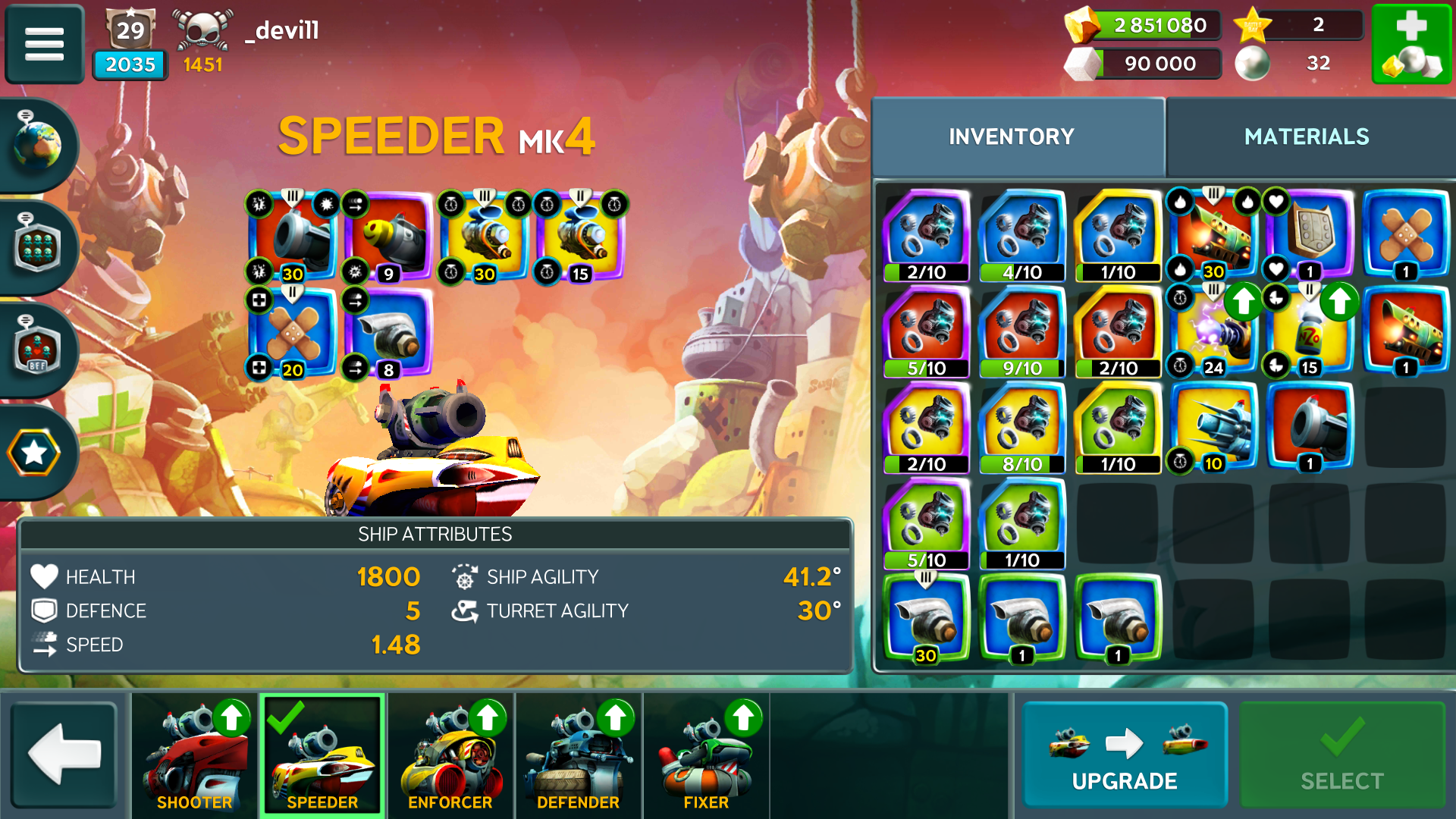Choose the missile launcher item level 10
1456x819 pixels.
[1214, 427]
